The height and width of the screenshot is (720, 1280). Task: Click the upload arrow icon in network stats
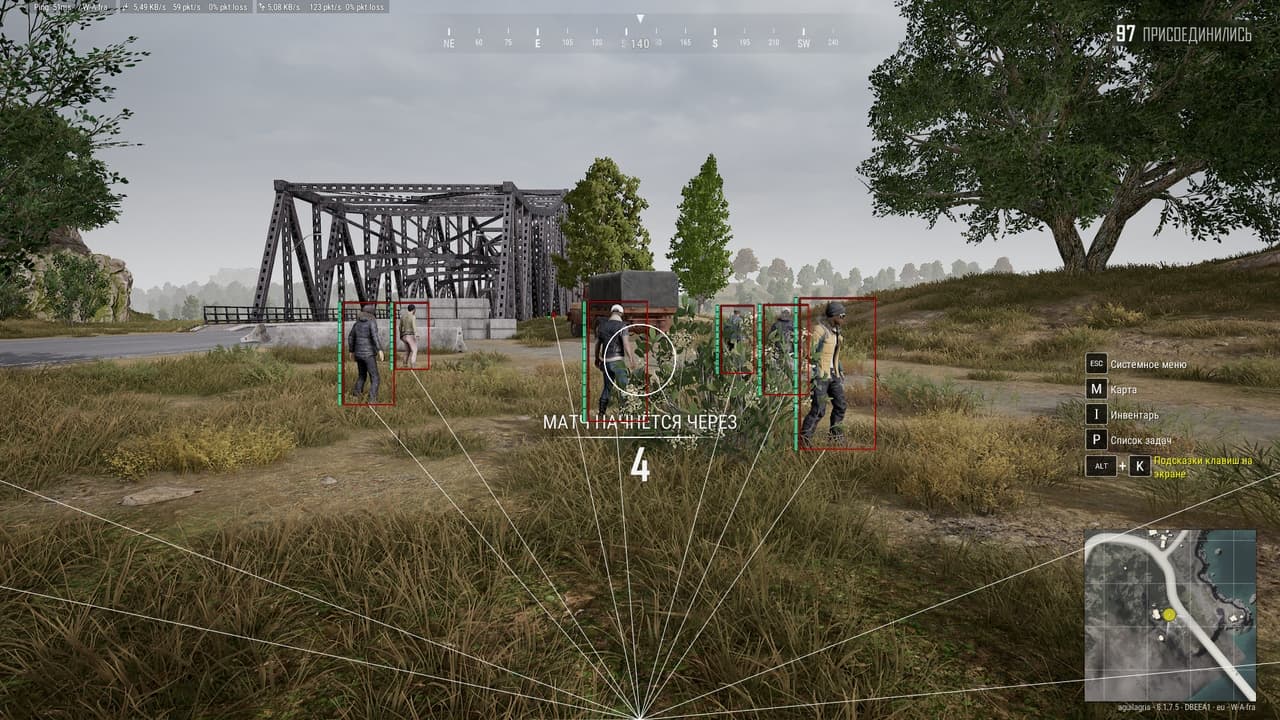coord(264,7)
